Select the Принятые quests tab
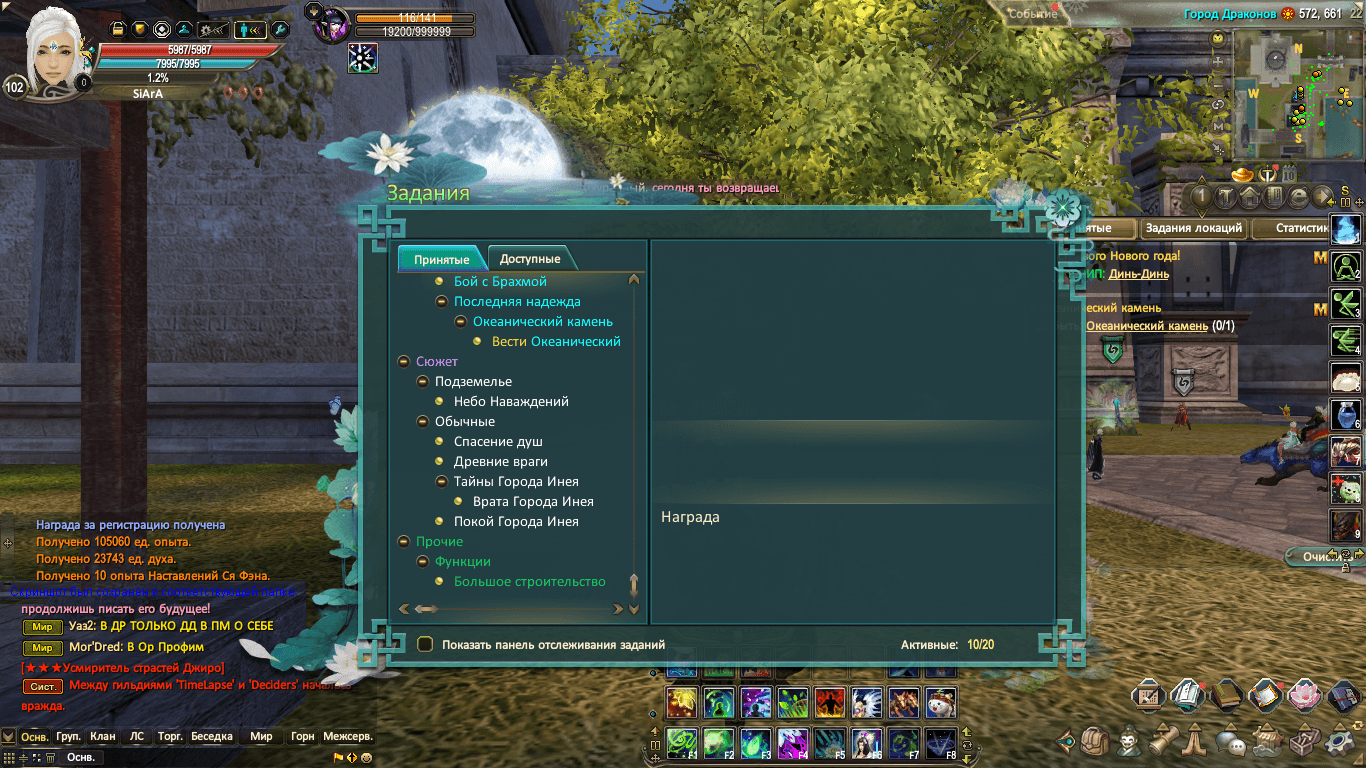The height and width of the screenshot is (768, 1366). click(x=441, y=259)
